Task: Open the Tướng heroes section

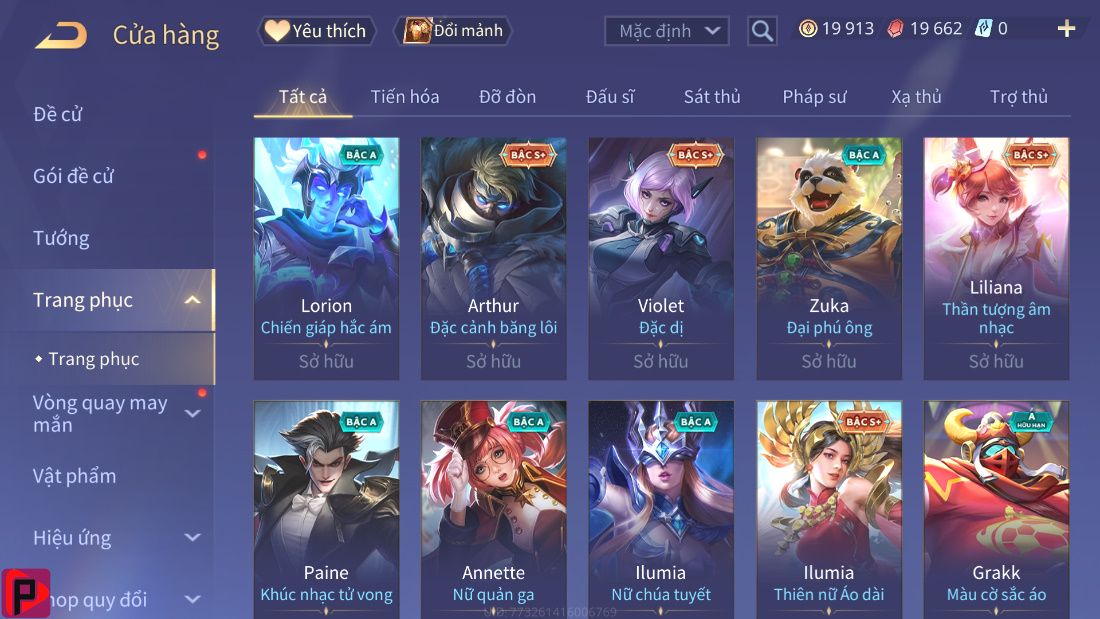Action: click(61, 238)
